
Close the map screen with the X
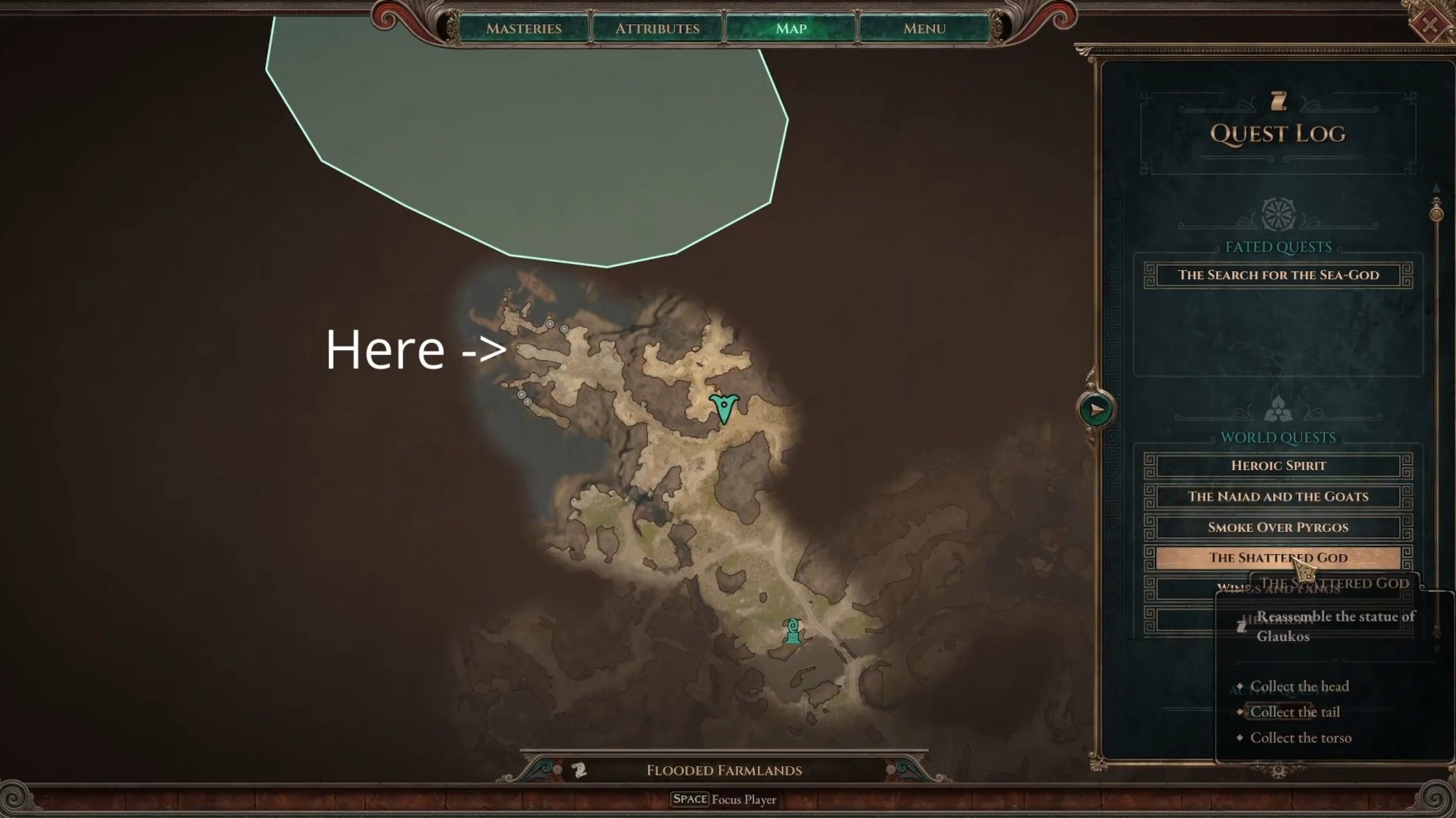tap(1430, 24)
